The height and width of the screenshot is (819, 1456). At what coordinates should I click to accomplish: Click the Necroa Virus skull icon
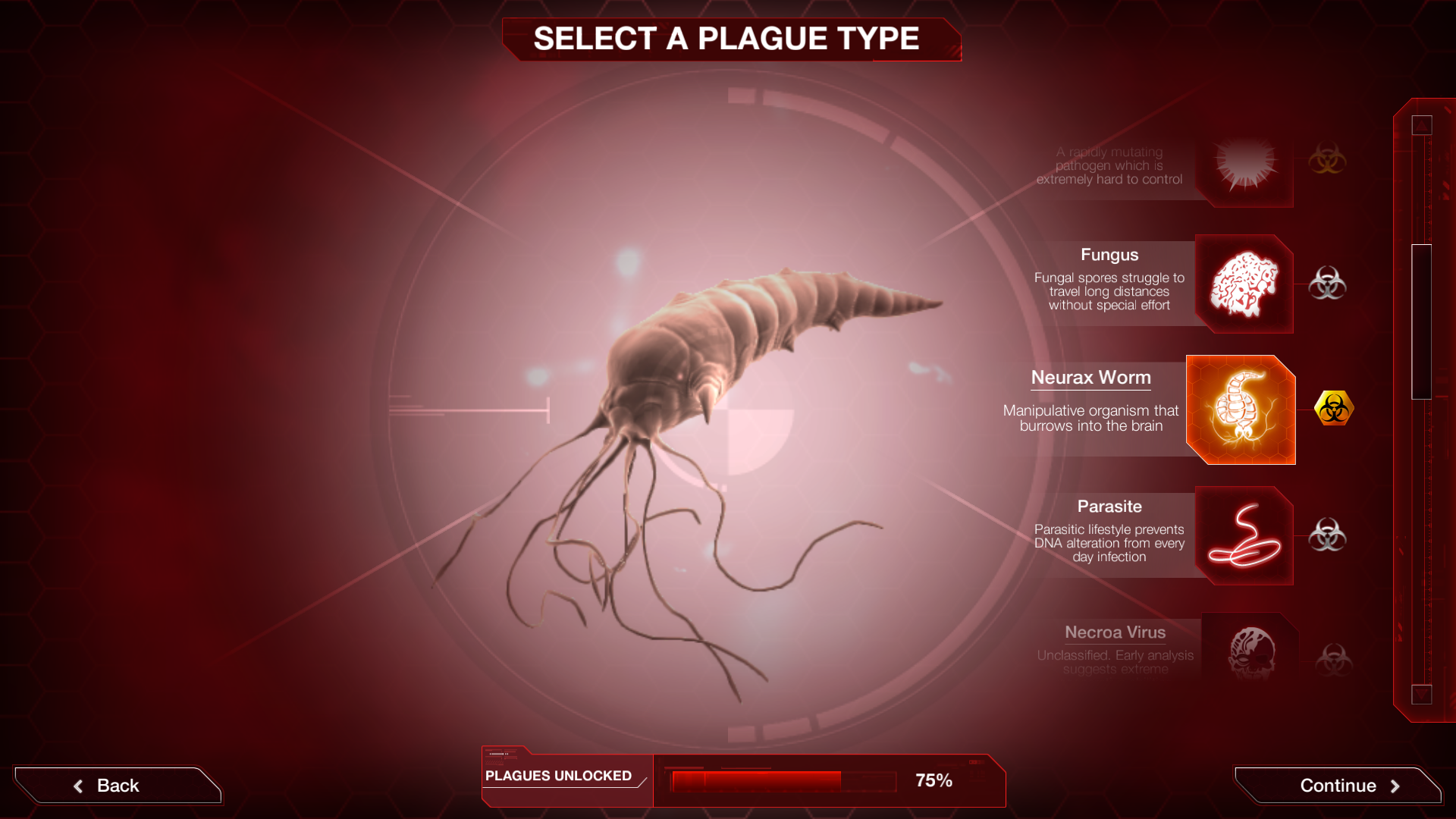(1251, 651)
